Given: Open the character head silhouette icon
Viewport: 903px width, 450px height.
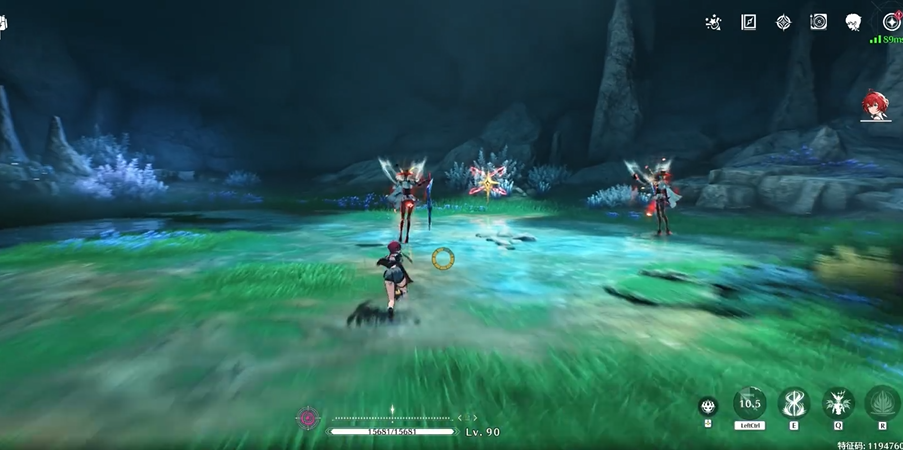Looking at the screenshot, I should coord(853,22).
